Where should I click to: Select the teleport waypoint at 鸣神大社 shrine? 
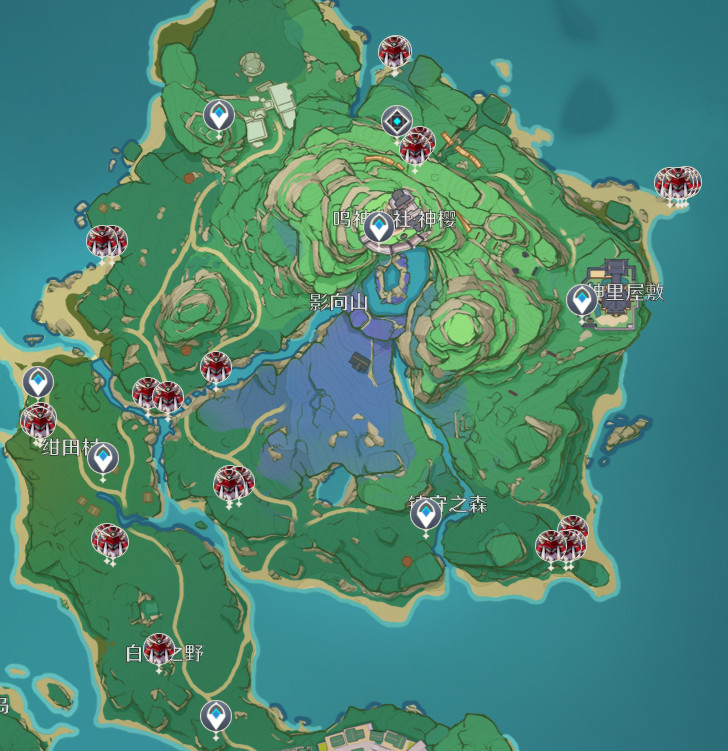(x=378, y=227)
